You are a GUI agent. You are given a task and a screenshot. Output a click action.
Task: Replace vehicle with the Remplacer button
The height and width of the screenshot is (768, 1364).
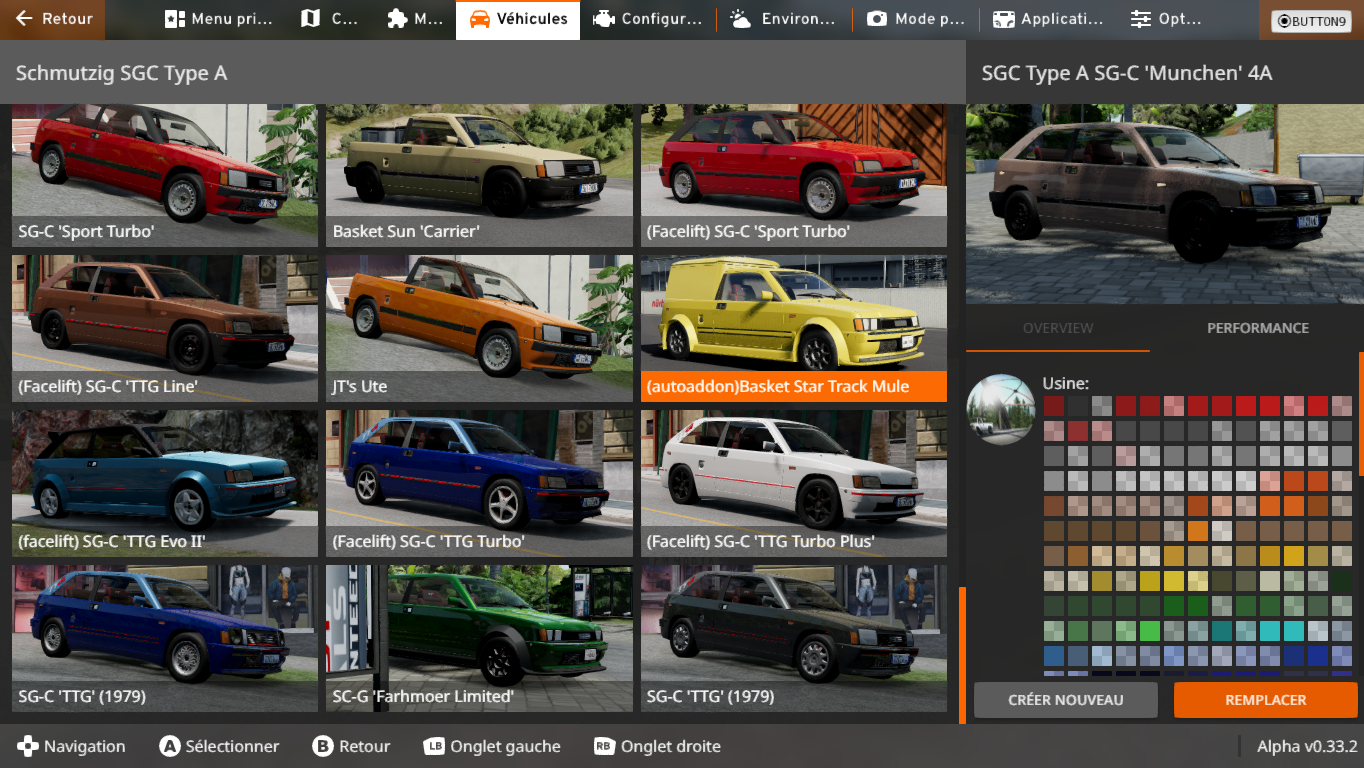1265,700
